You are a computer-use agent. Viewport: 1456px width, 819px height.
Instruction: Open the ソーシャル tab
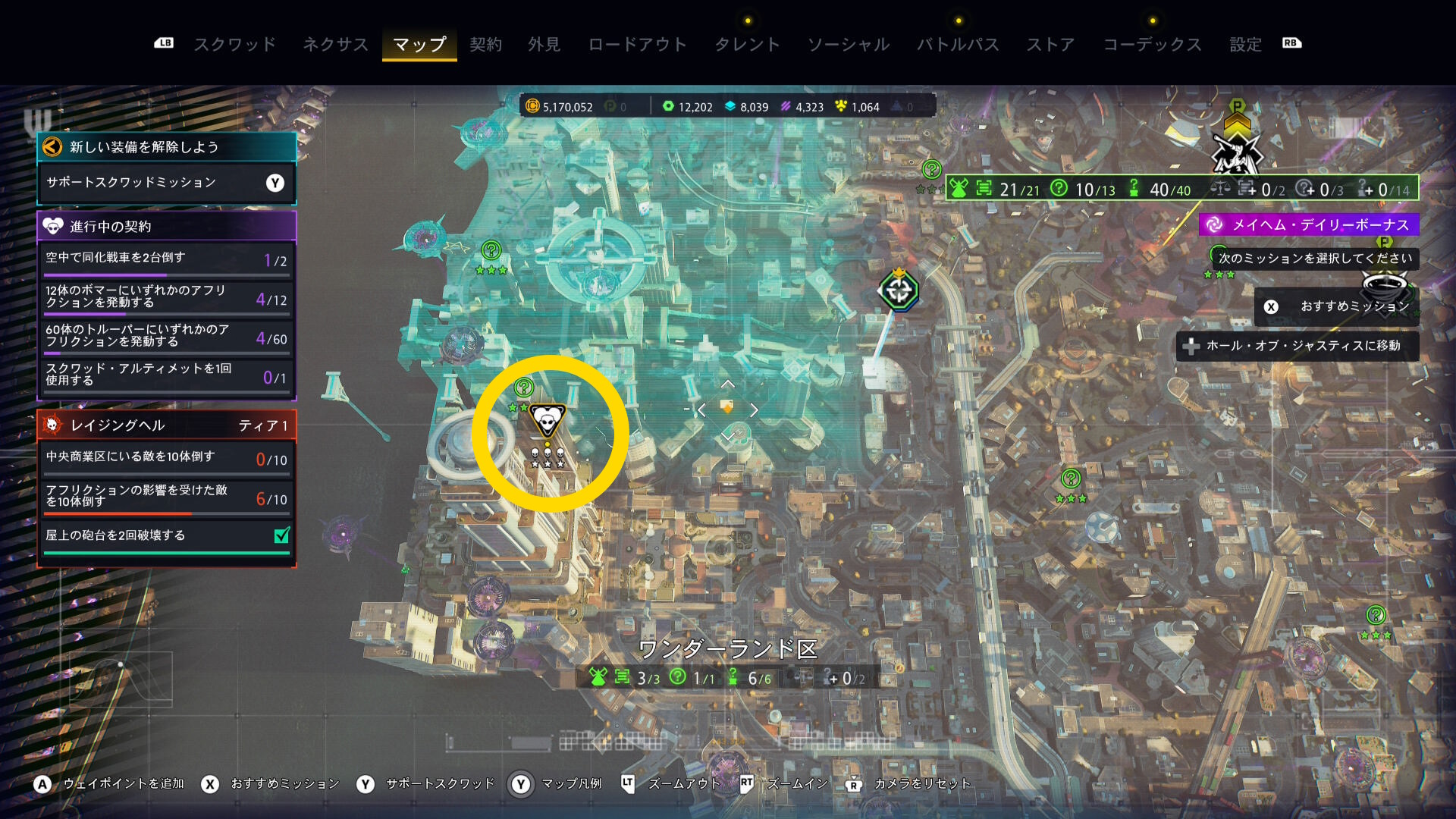pyautogui.click(x=848, y=45)
